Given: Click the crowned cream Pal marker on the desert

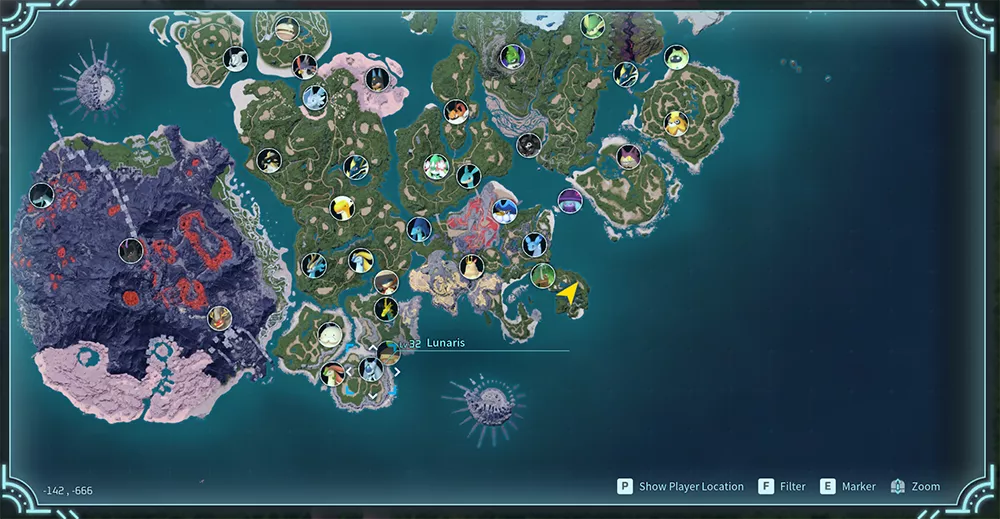Looking at the screenshot, I should coord(472,266).
